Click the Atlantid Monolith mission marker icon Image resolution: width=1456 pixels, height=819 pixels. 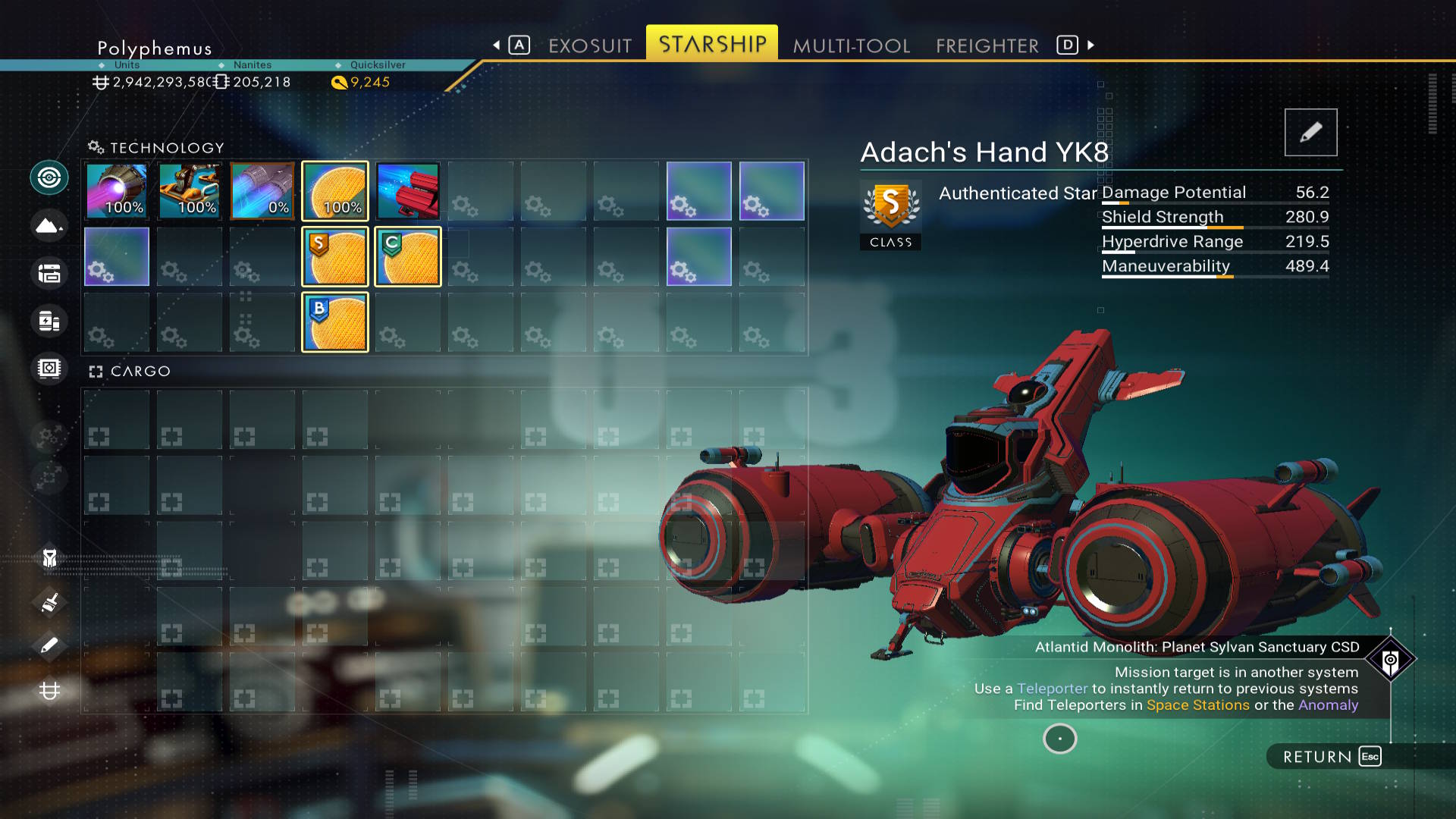point(1390,660)
